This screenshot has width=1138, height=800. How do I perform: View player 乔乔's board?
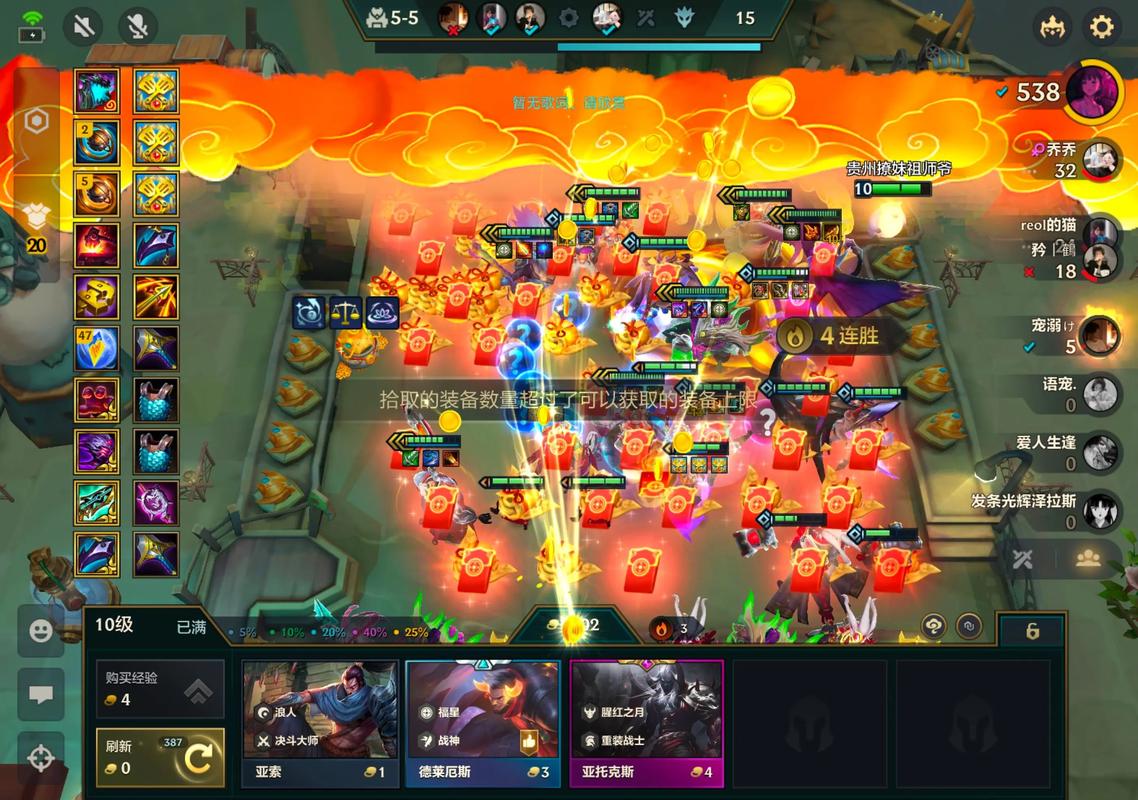(1100, 160)
